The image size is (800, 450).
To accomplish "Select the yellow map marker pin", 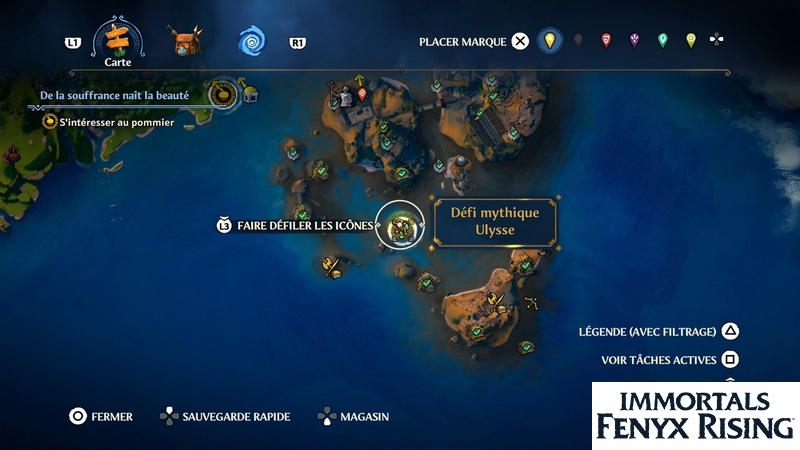I will click(x=548, y=41).
